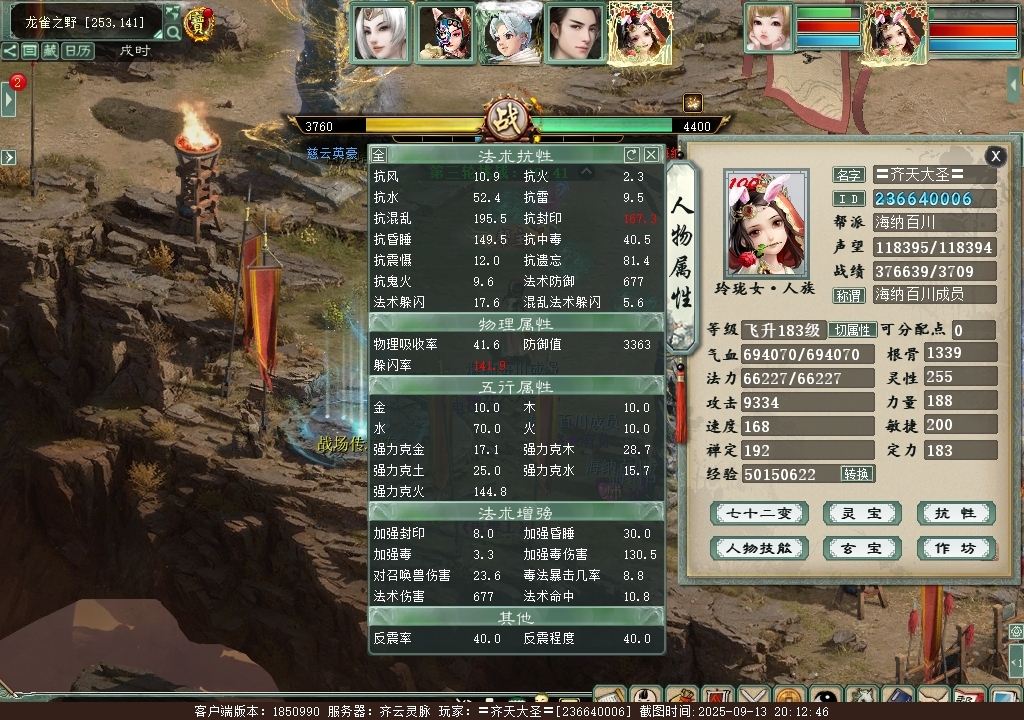The height and width of the screenshot is (720, 1024).
Task: Open the 七十二变 transformations panel
Action: pyautogui.click(x=759, y=514)
